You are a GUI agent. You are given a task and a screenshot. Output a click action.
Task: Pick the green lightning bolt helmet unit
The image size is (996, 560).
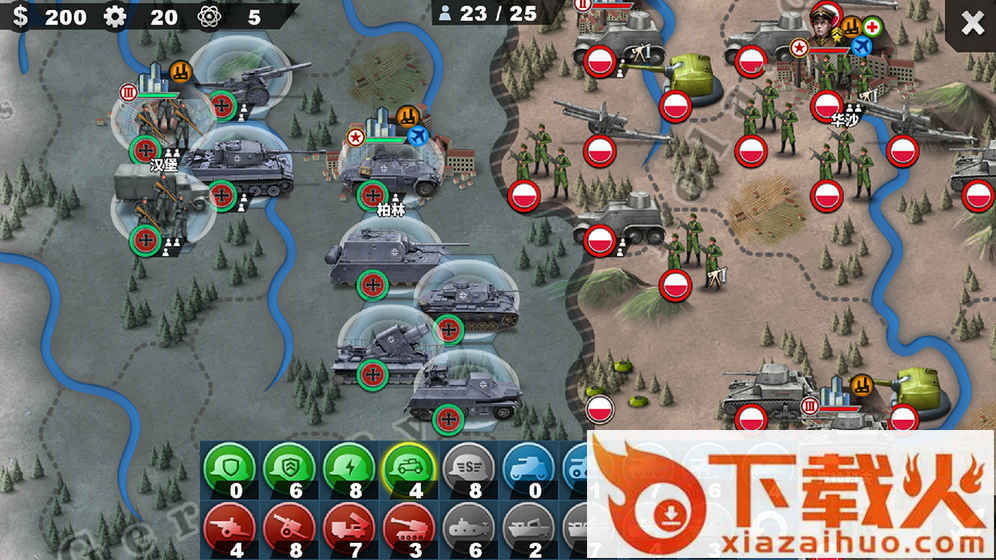coord(349,465)
